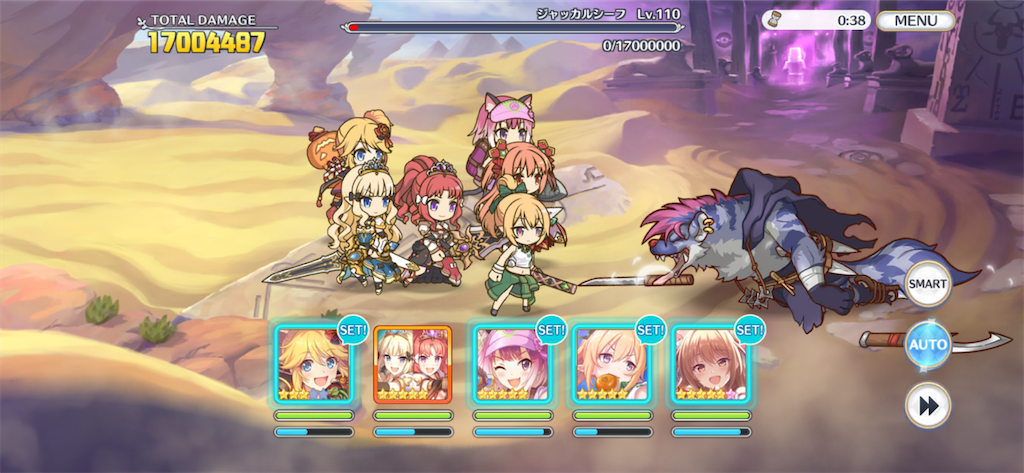
Task: Activate the fast-forward speed button
Action: (927, 405)
